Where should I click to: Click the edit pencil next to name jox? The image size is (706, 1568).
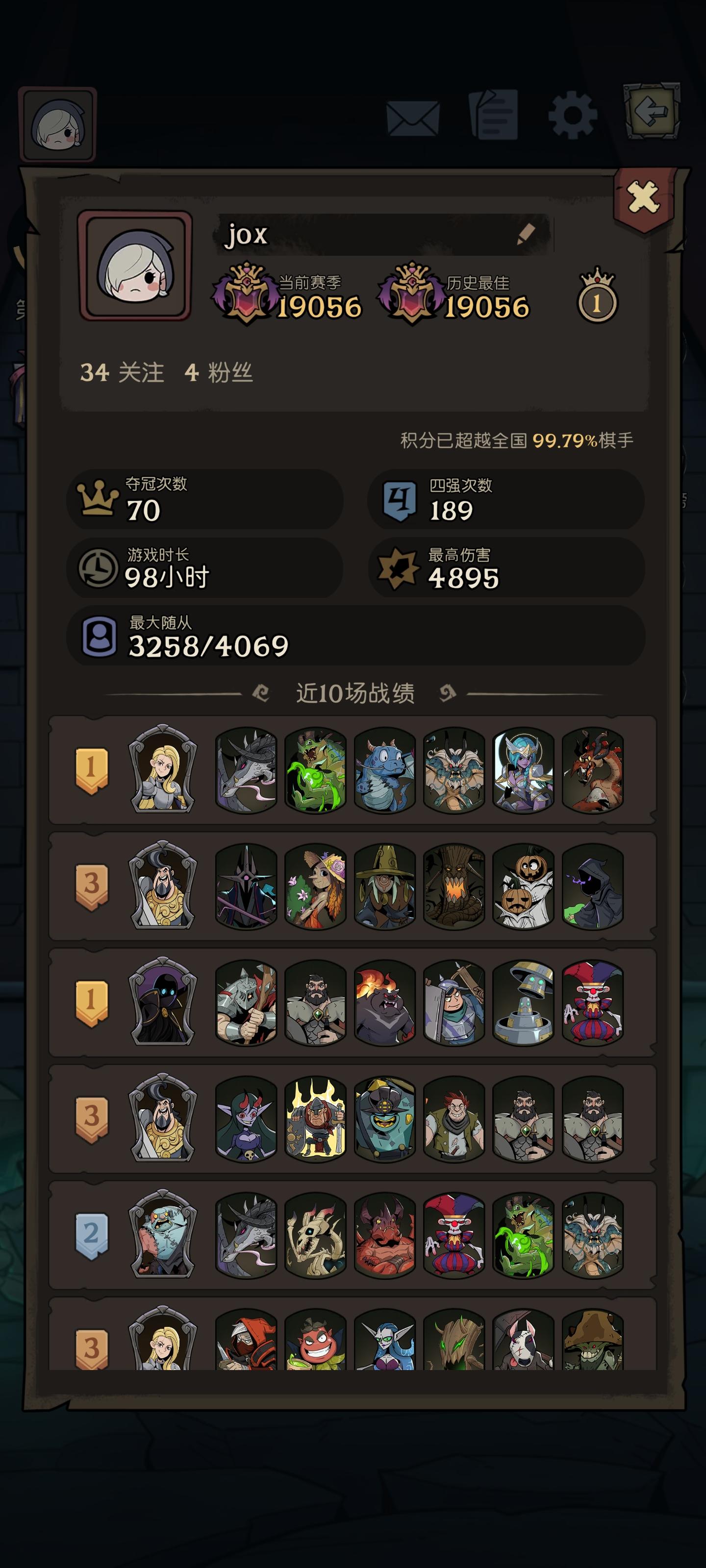[526, 233]
